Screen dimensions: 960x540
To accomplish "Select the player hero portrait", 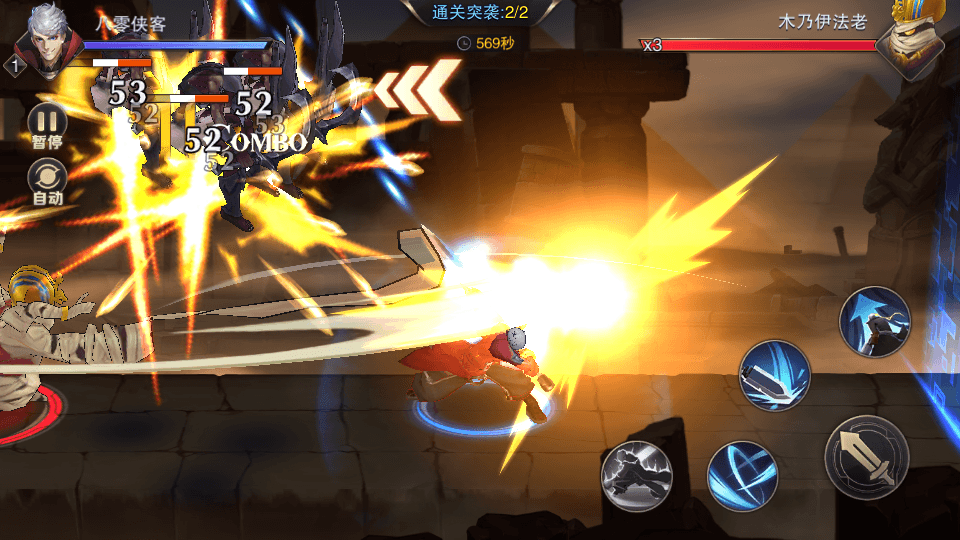I will pos(44,40).
